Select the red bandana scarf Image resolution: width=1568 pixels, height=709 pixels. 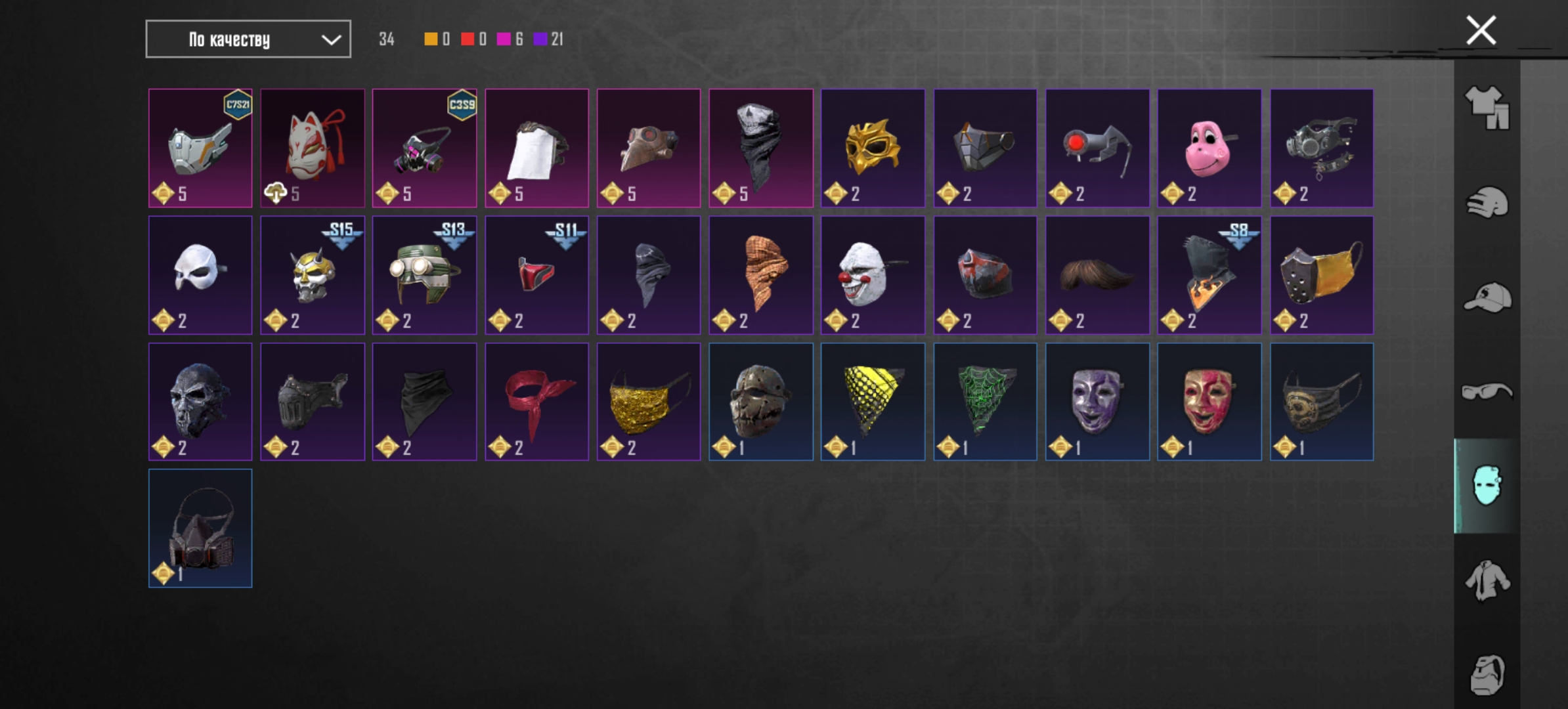tap(536, 402)
